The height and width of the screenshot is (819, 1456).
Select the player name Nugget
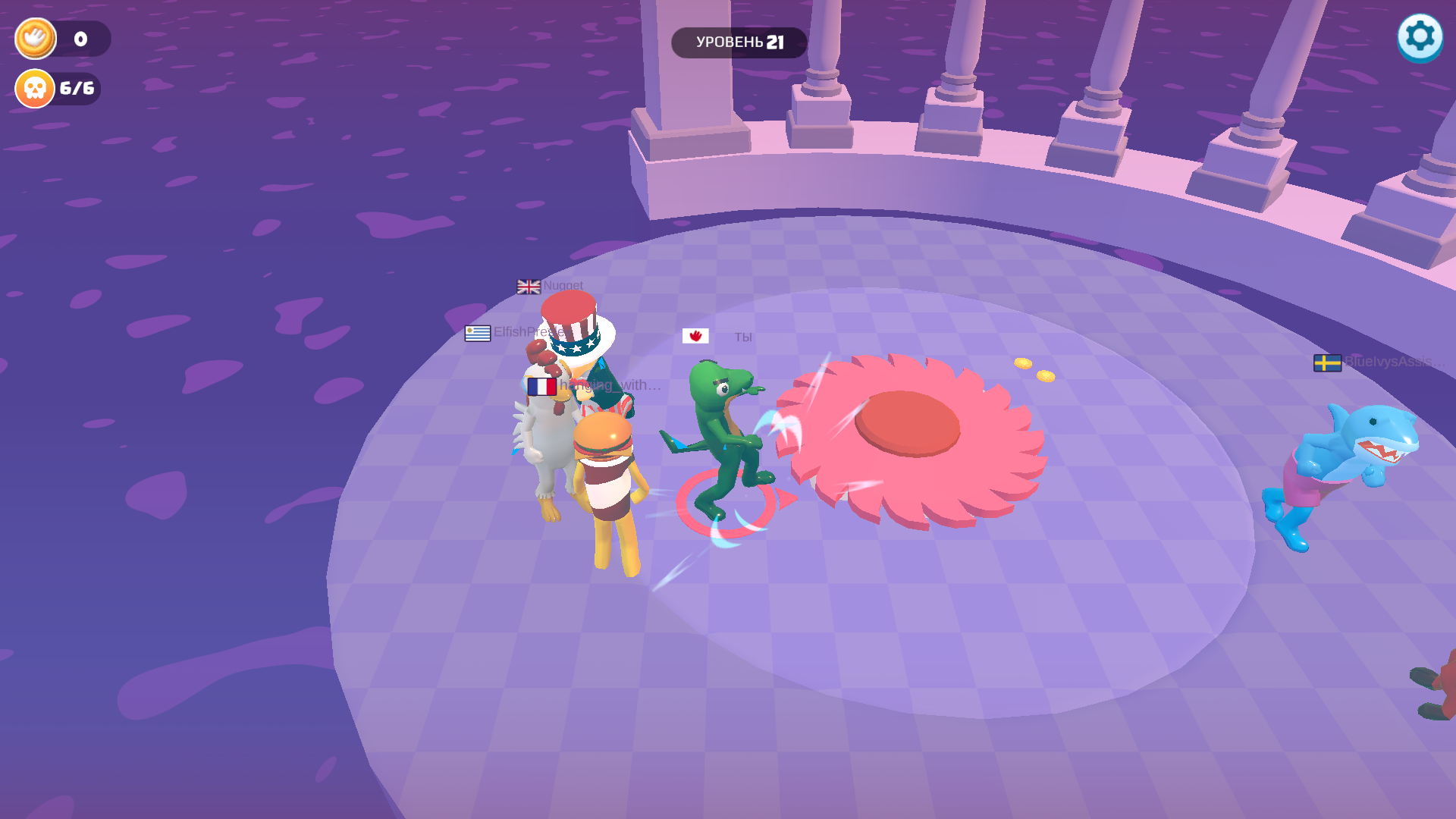coord(563,286)
